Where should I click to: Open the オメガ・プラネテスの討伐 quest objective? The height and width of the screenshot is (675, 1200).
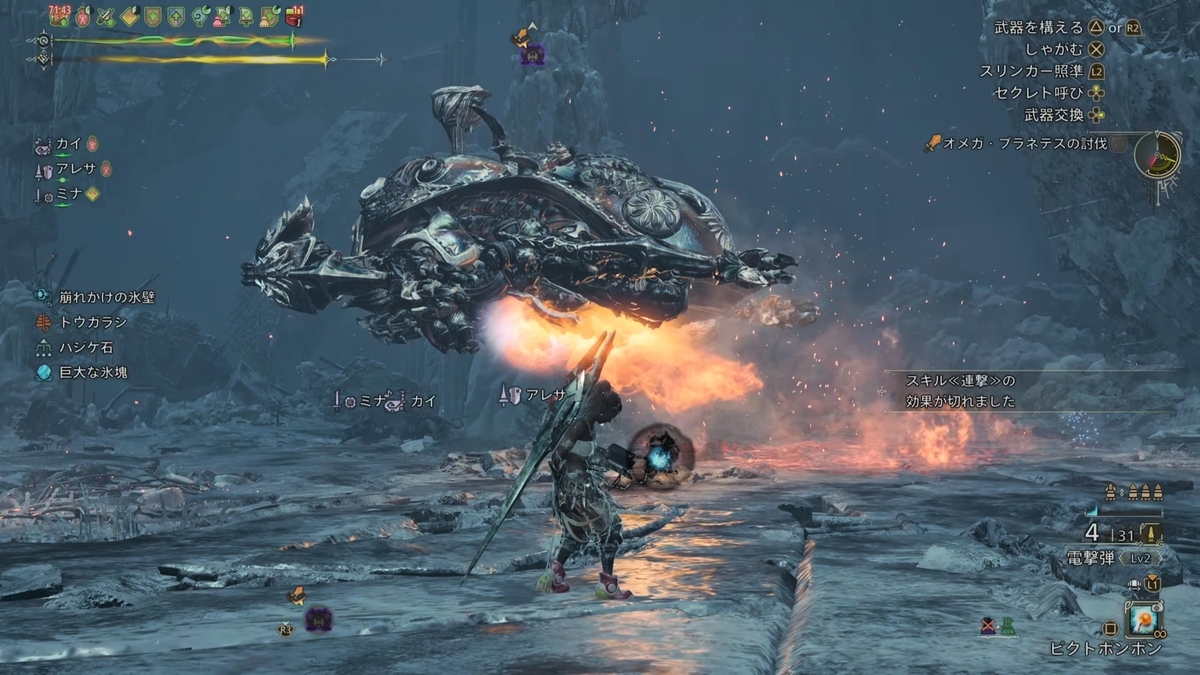[1024, 144]
